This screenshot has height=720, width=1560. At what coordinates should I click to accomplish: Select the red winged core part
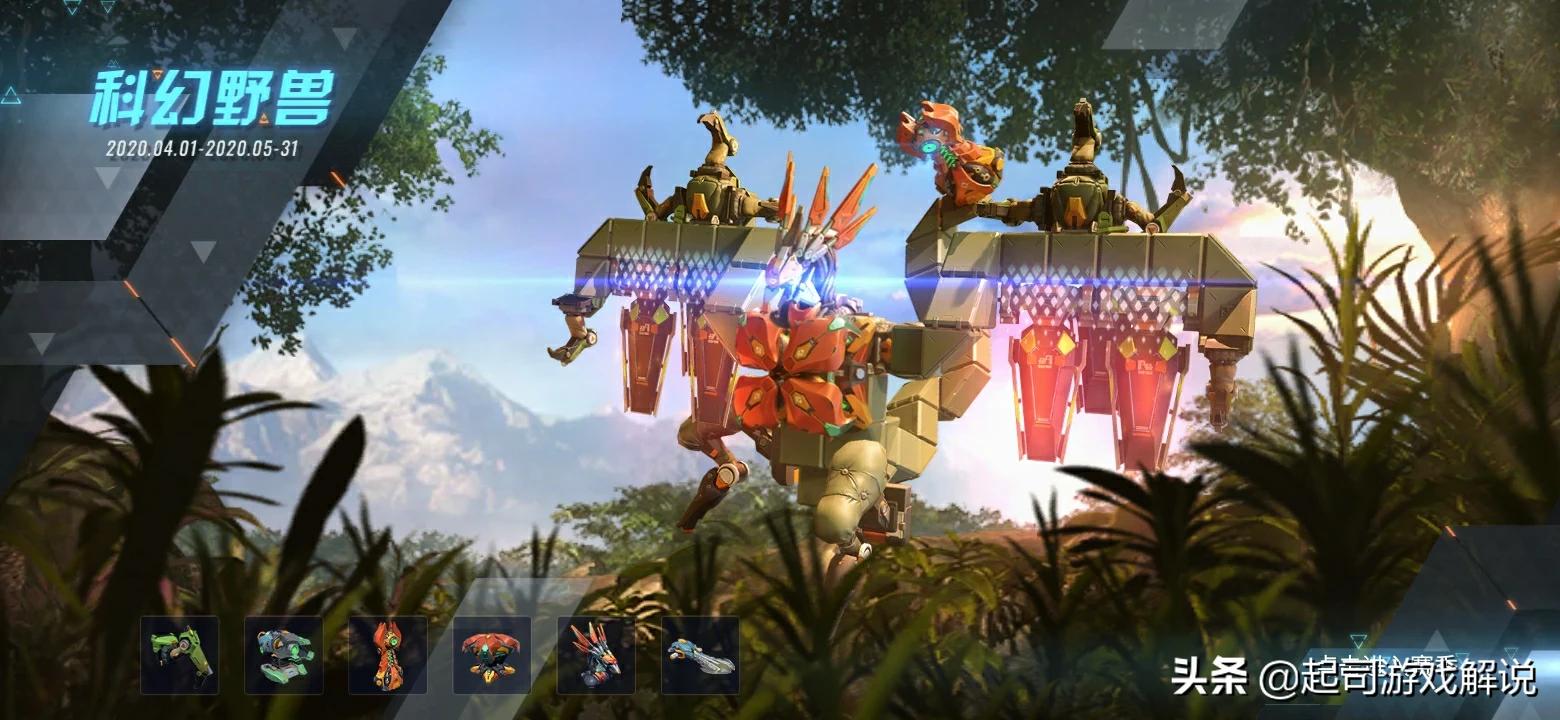[492, 655]
